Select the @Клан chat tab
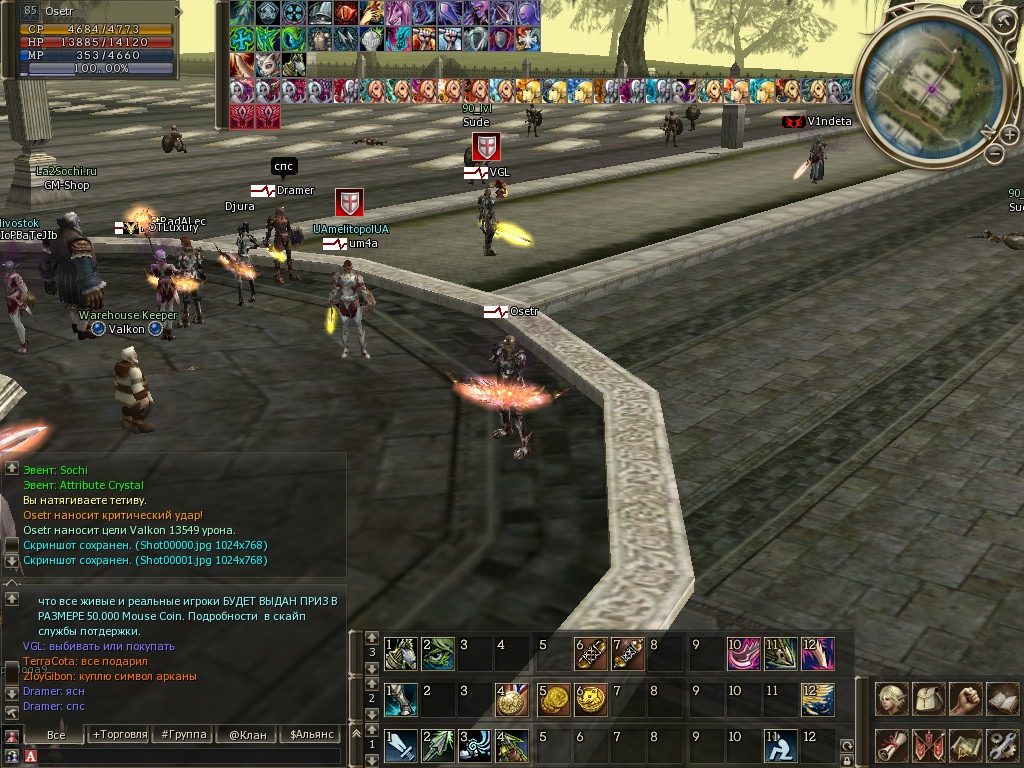The height and width of the screenshot is (768, 1024). [247, 734]
